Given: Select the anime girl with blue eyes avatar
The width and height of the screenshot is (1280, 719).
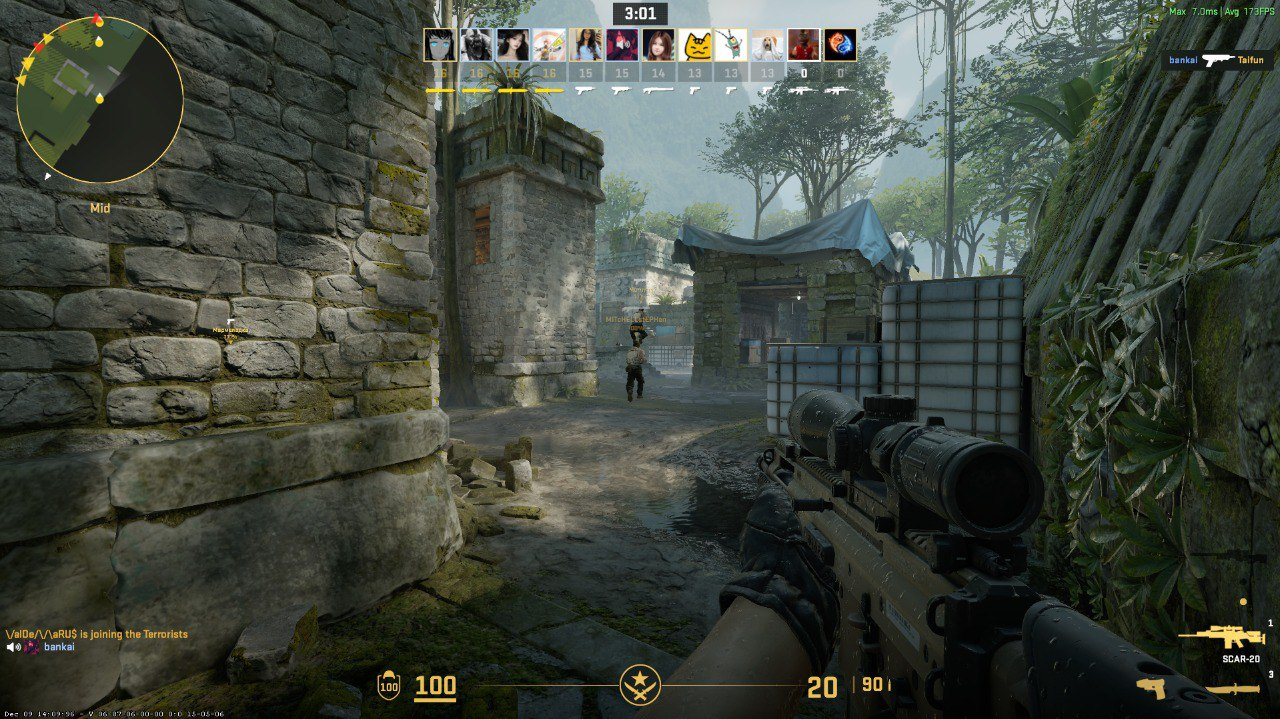Looking at the screenshot, I should coord(440,45).
